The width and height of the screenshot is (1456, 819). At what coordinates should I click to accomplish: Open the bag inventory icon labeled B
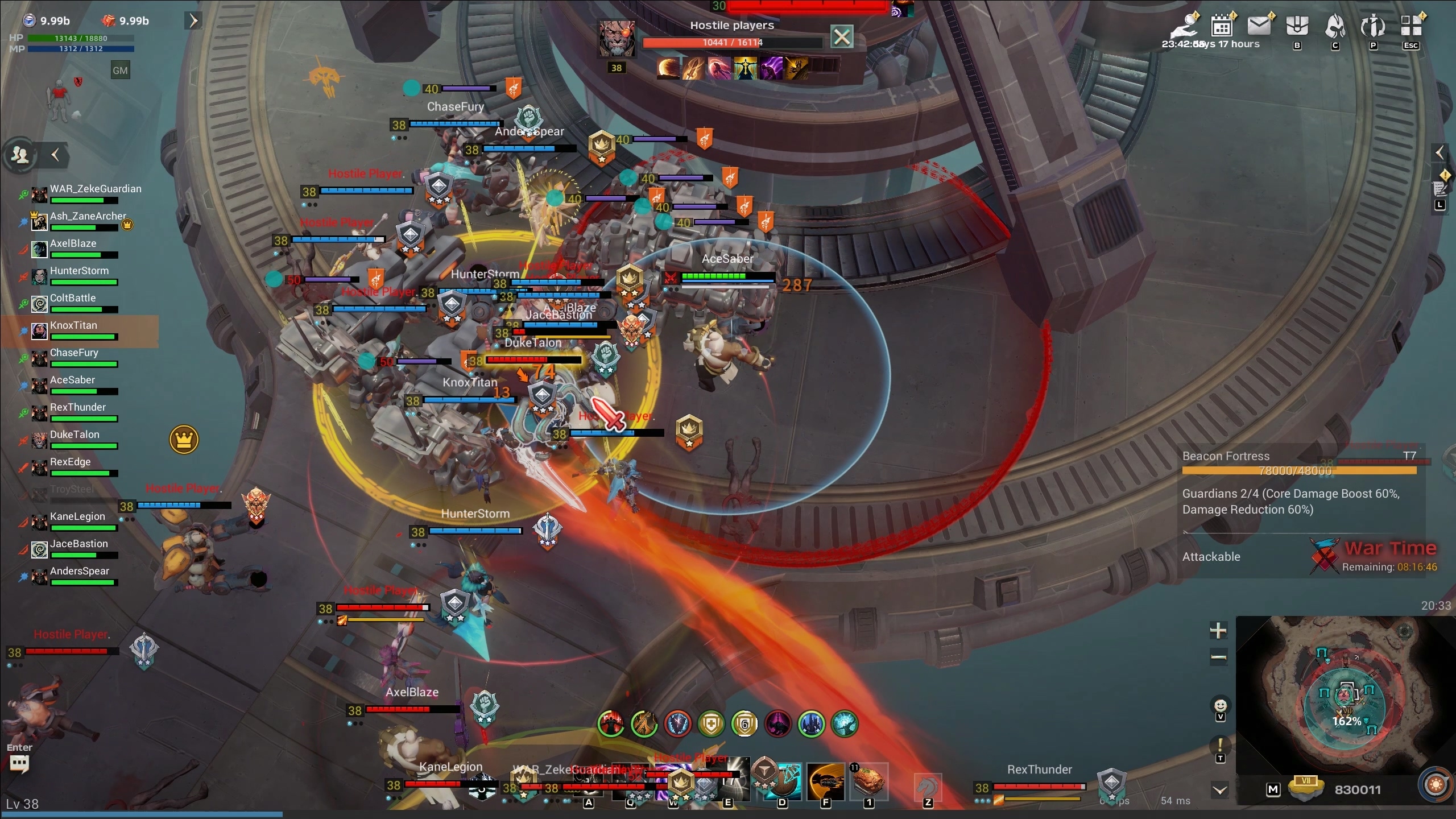click(x=1297, y=26)
